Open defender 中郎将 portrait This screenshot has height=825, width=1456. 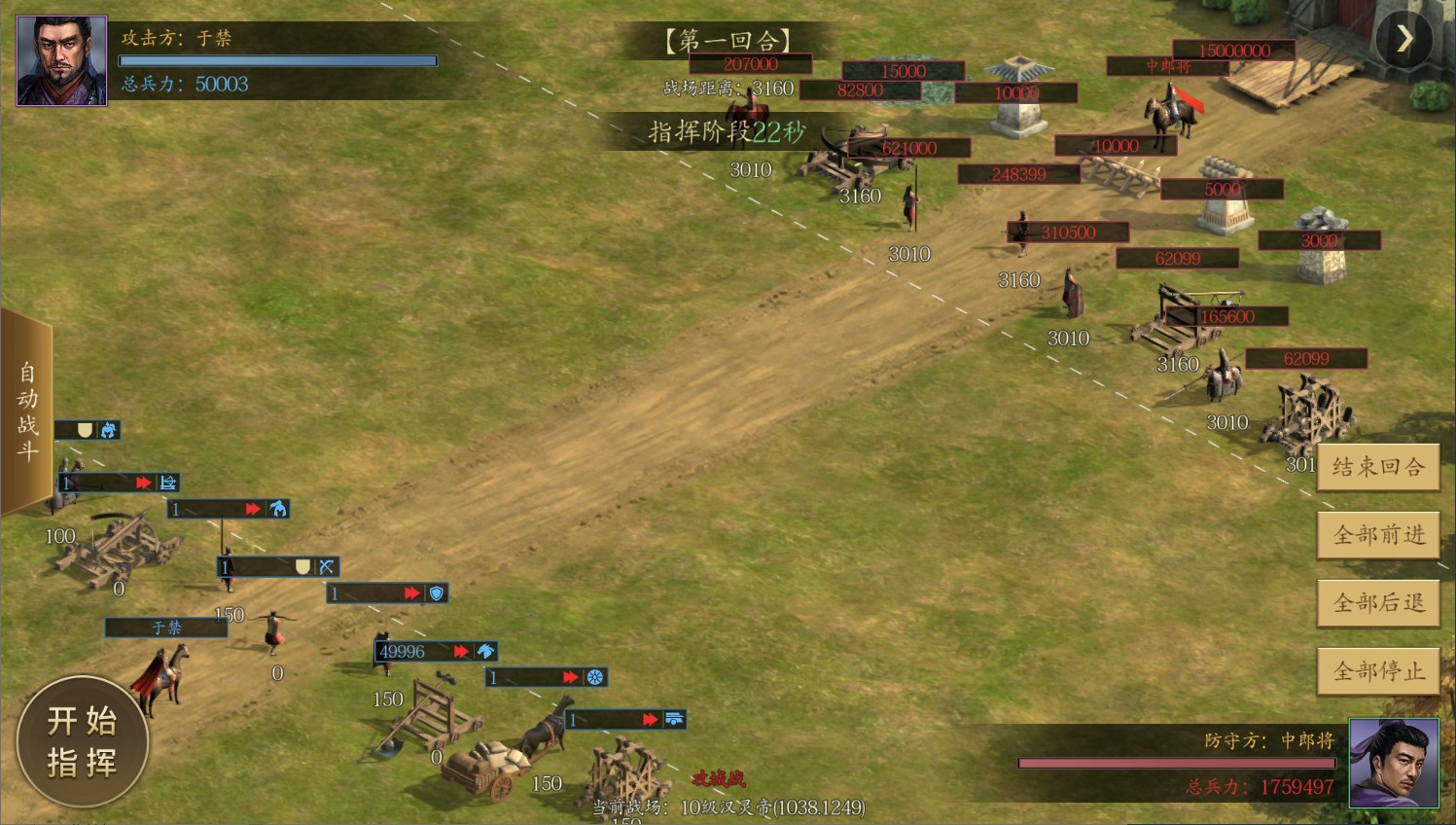tap(1394, 764)
